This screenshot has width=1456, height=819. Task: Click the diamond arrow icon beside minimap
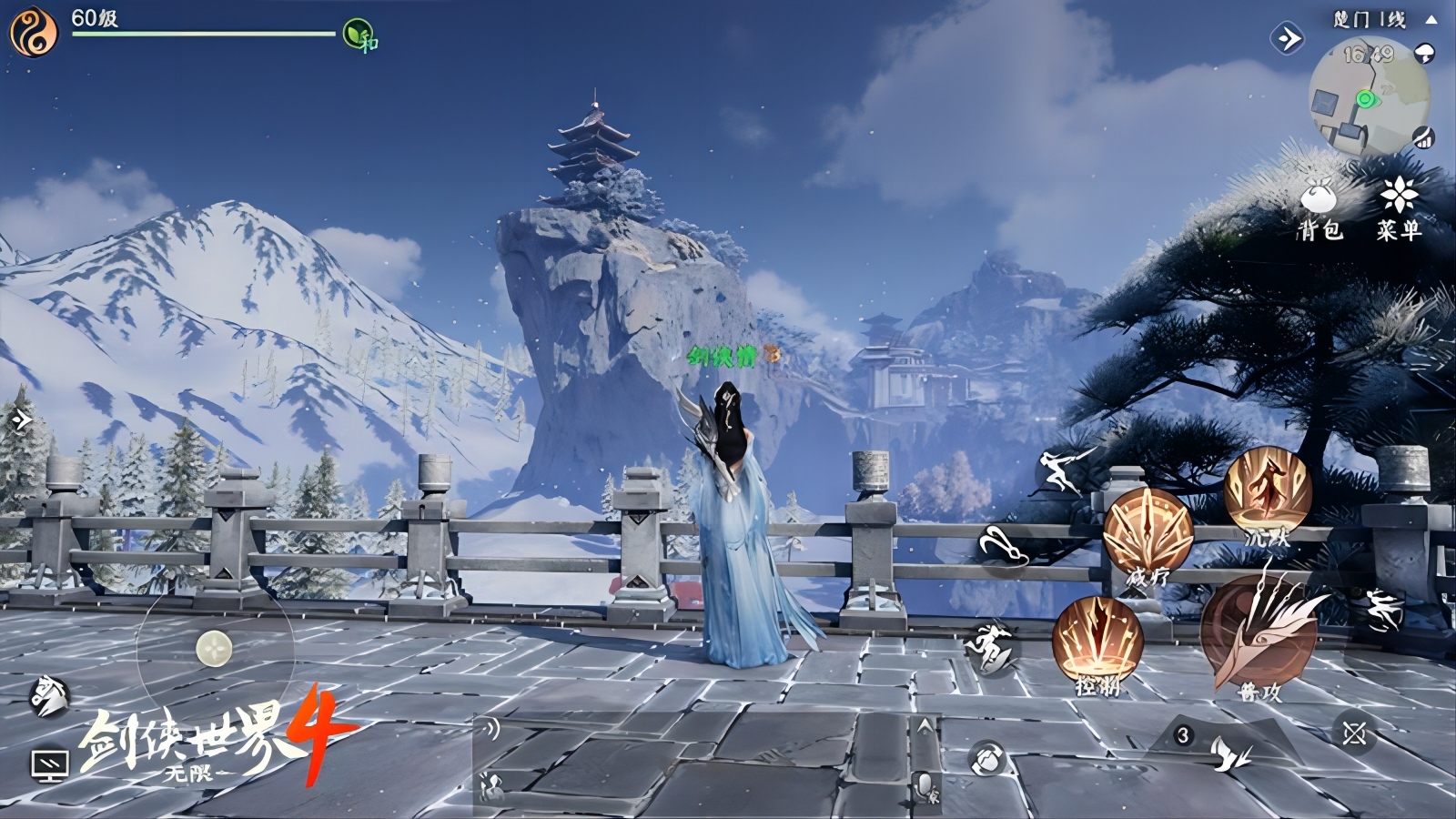click(1287, 38)
